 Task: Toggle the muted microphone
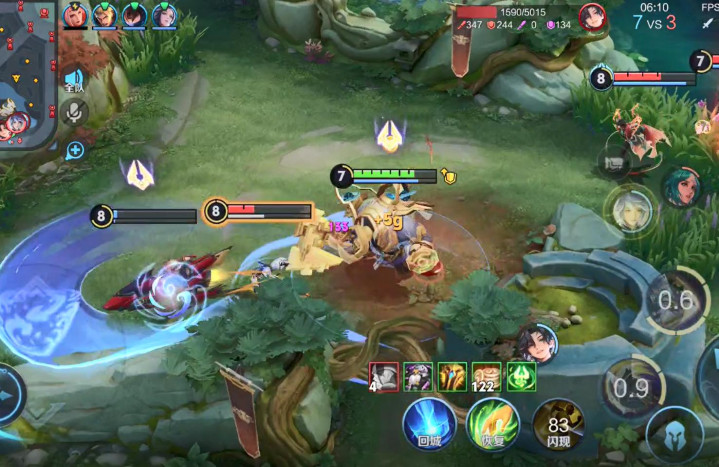(x=73, y=113)
